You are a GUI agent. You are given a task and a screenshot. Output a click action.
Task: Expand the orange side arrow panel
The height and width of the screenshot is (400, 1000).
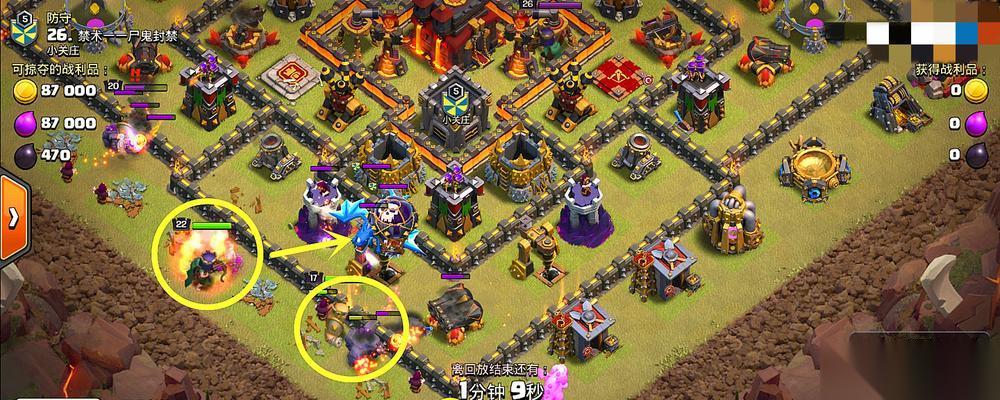pos(12,216)
